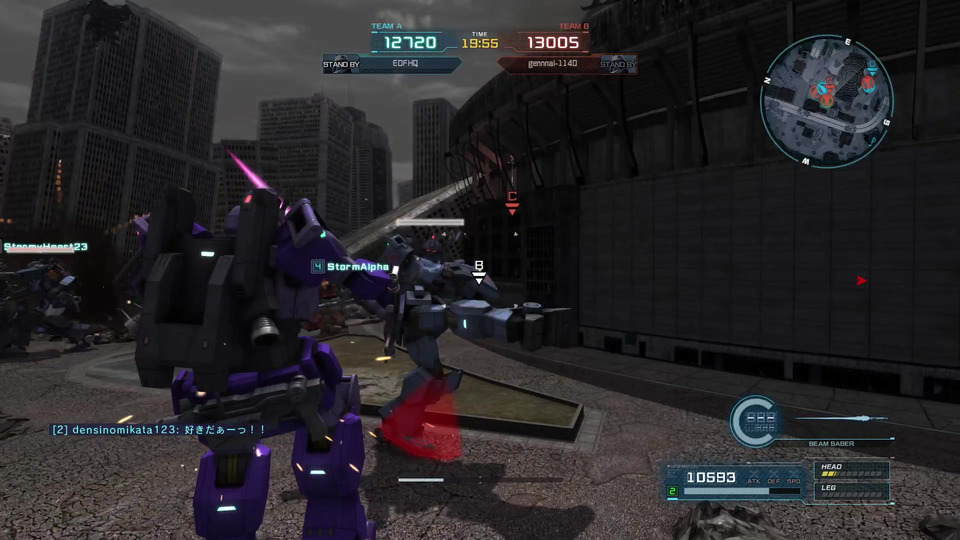Click the red C relay point marker

pyautogui.click(x=512, y=200)
